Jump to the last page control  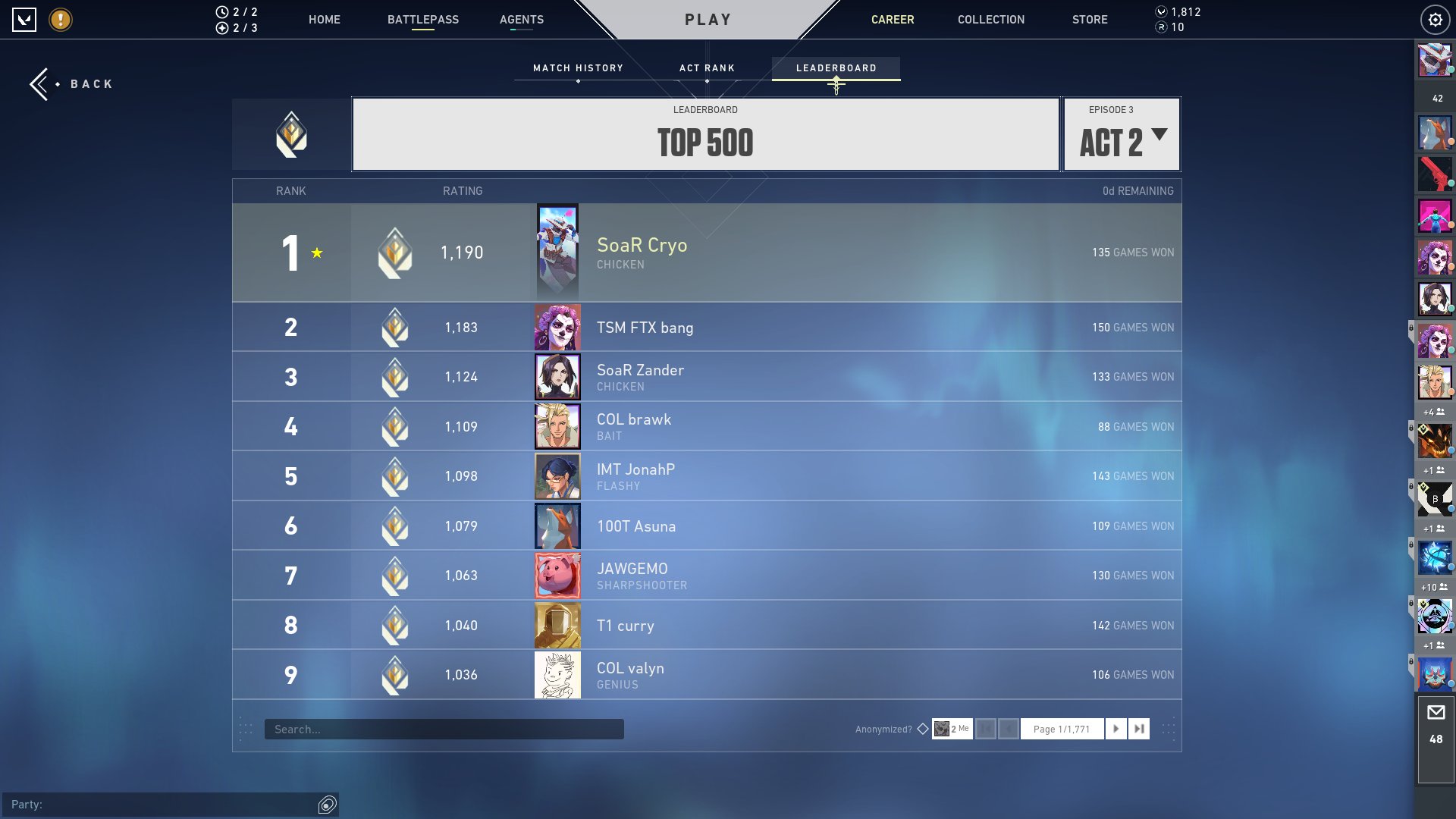click(1139, 728)
